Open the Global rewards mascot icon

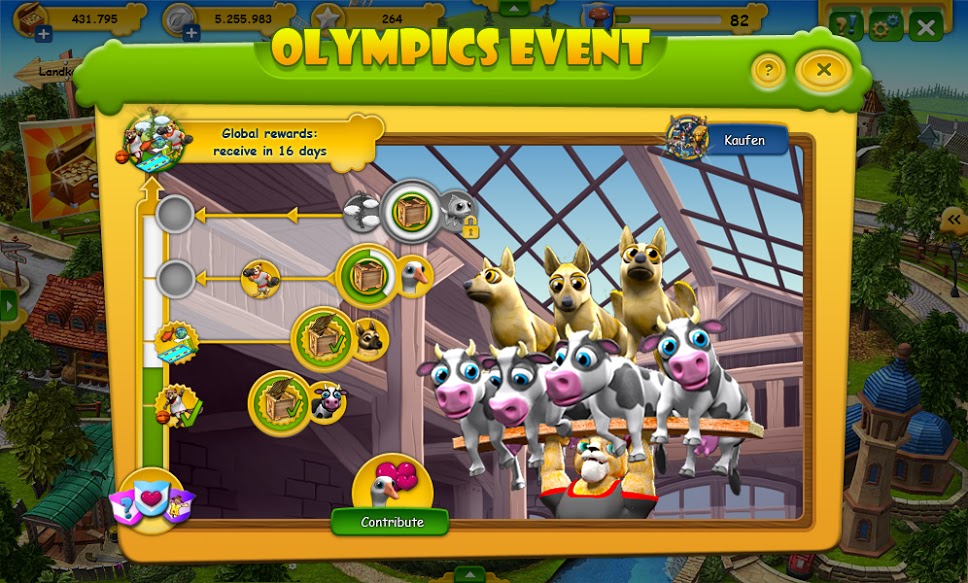click(155, 138)
